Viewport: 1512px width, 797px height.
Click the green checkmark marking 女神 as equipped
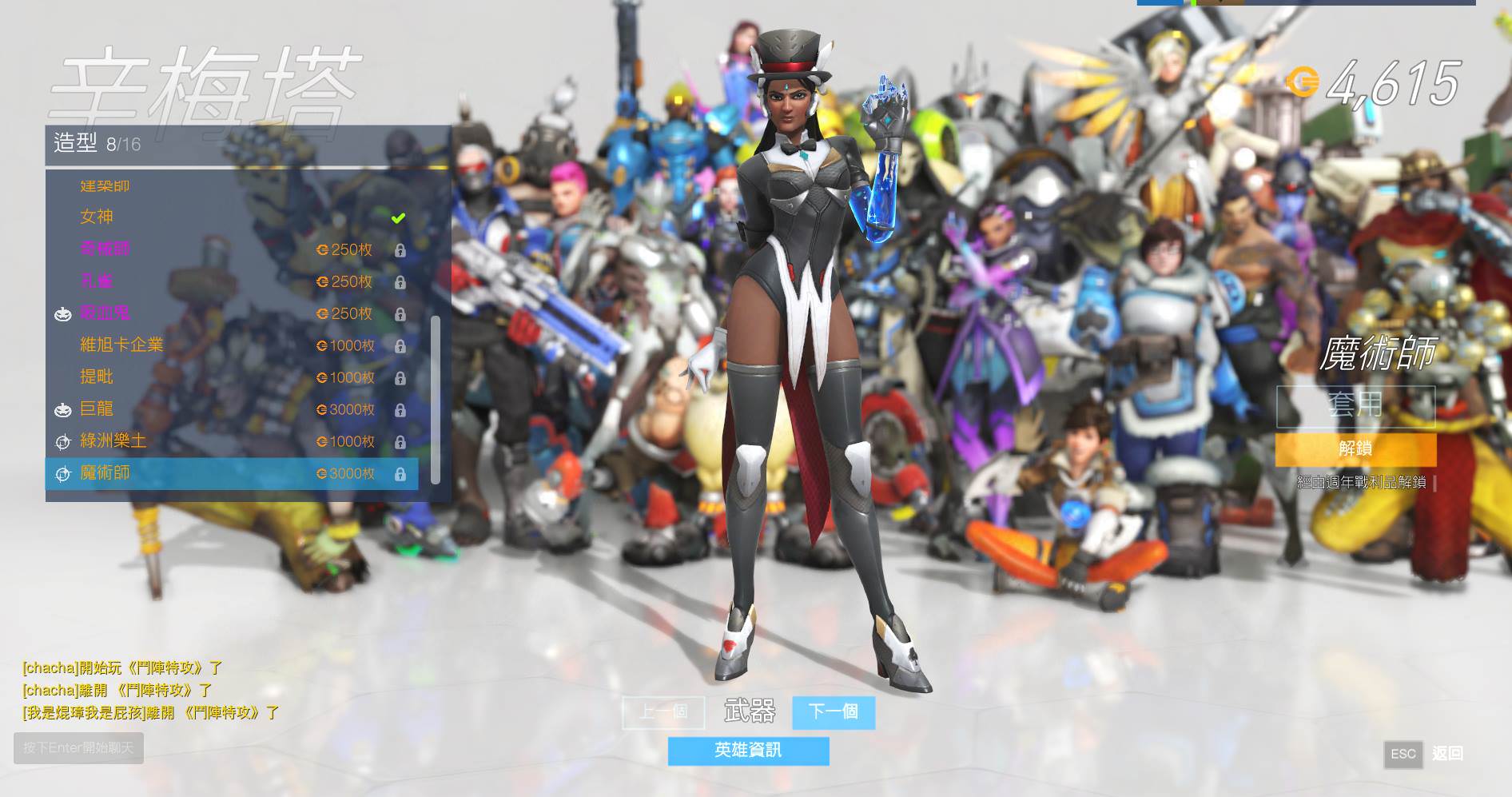click(397, 216)
